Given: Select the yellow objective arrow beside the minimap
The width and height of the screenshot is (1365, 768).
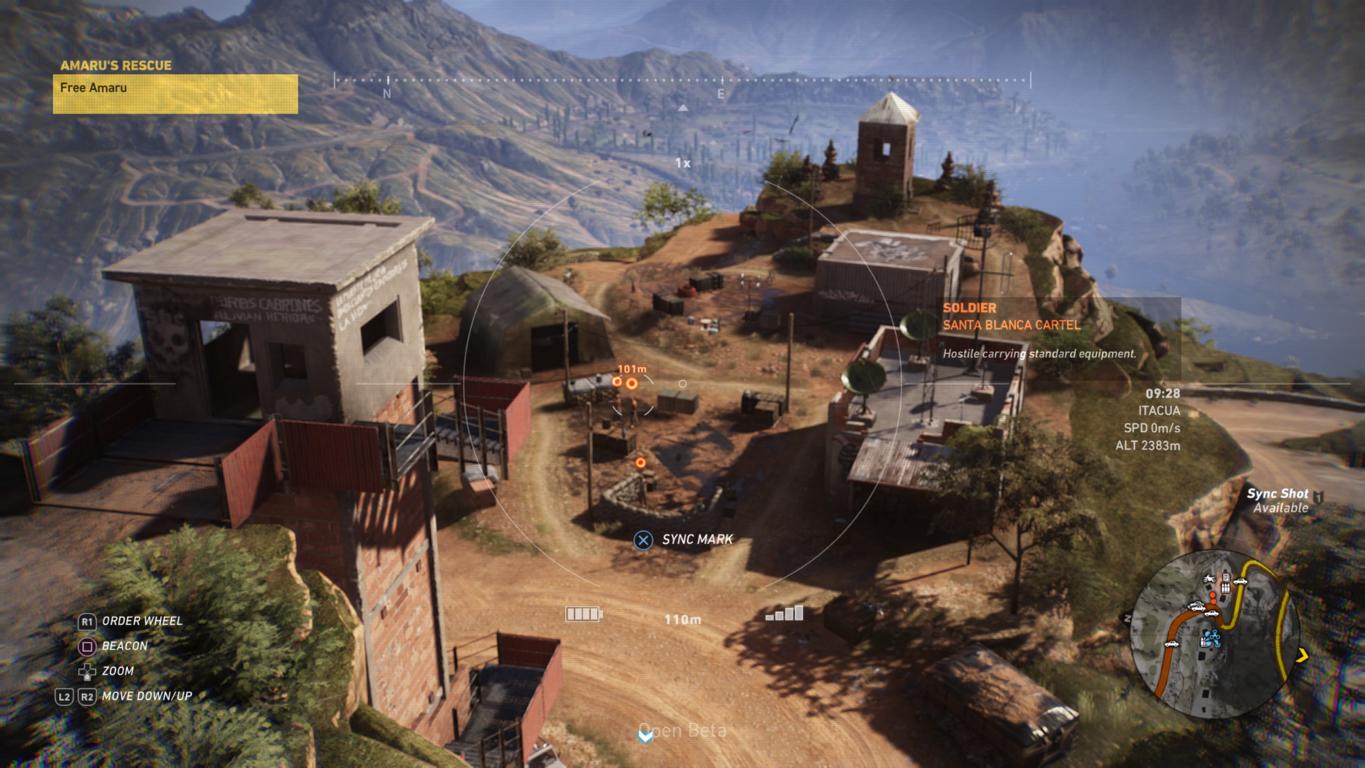Looking at the screenshot, I should pyautogui.click(x=1303, y=656).
